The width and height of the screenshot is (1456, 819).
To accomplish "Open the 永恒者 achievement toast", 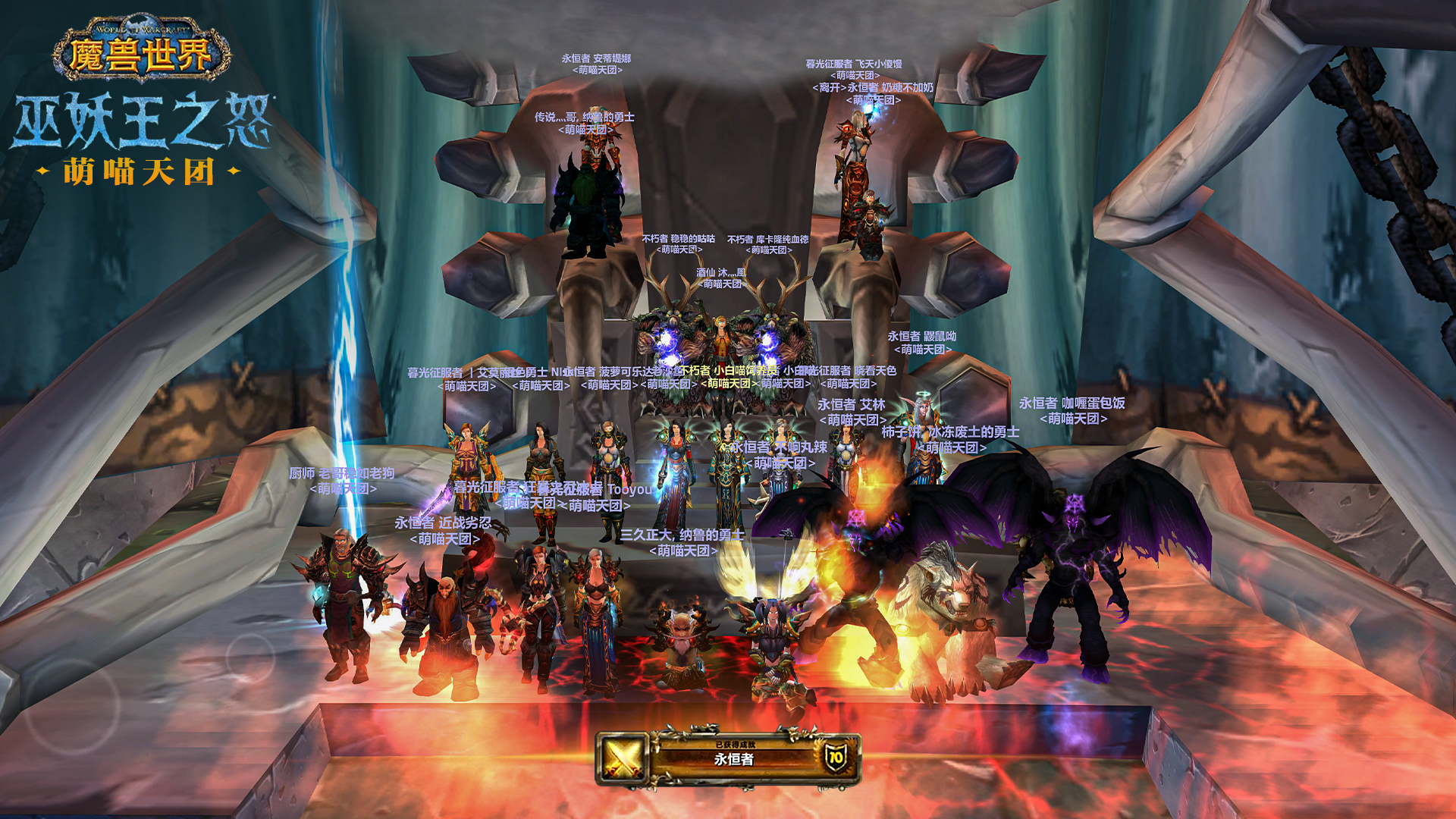I will (728, 758).
